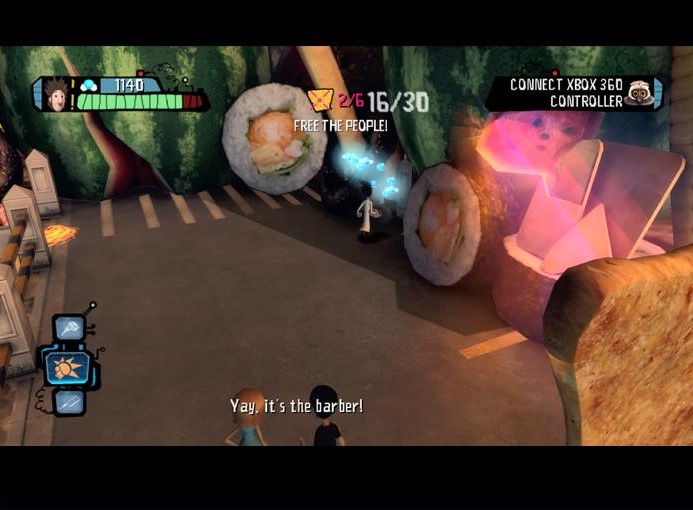Select the orange punch gadget in the center slot
Viewport: 693px width, 510px height.
[67, 368]
